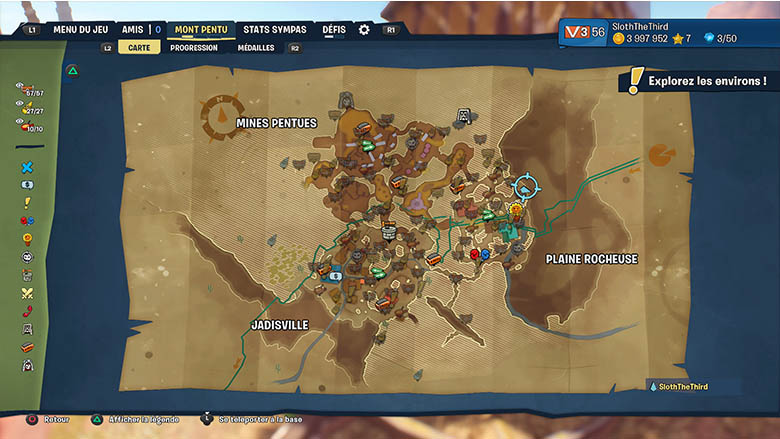Viewport: 780px width, 439px height.
Task: Click the SlothTheThird player profile banner
Action: click(668, 31)
